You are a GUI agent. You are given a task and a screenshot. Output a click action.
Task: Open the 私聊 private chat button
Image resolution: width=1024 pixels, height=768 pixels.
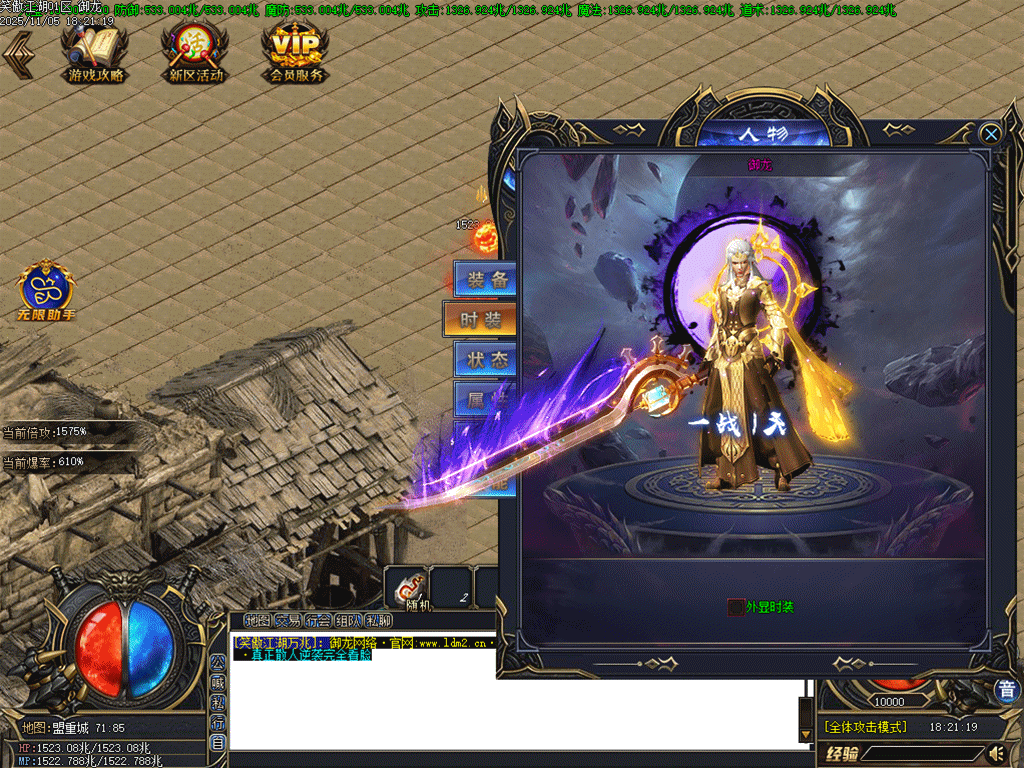point(378,621)
